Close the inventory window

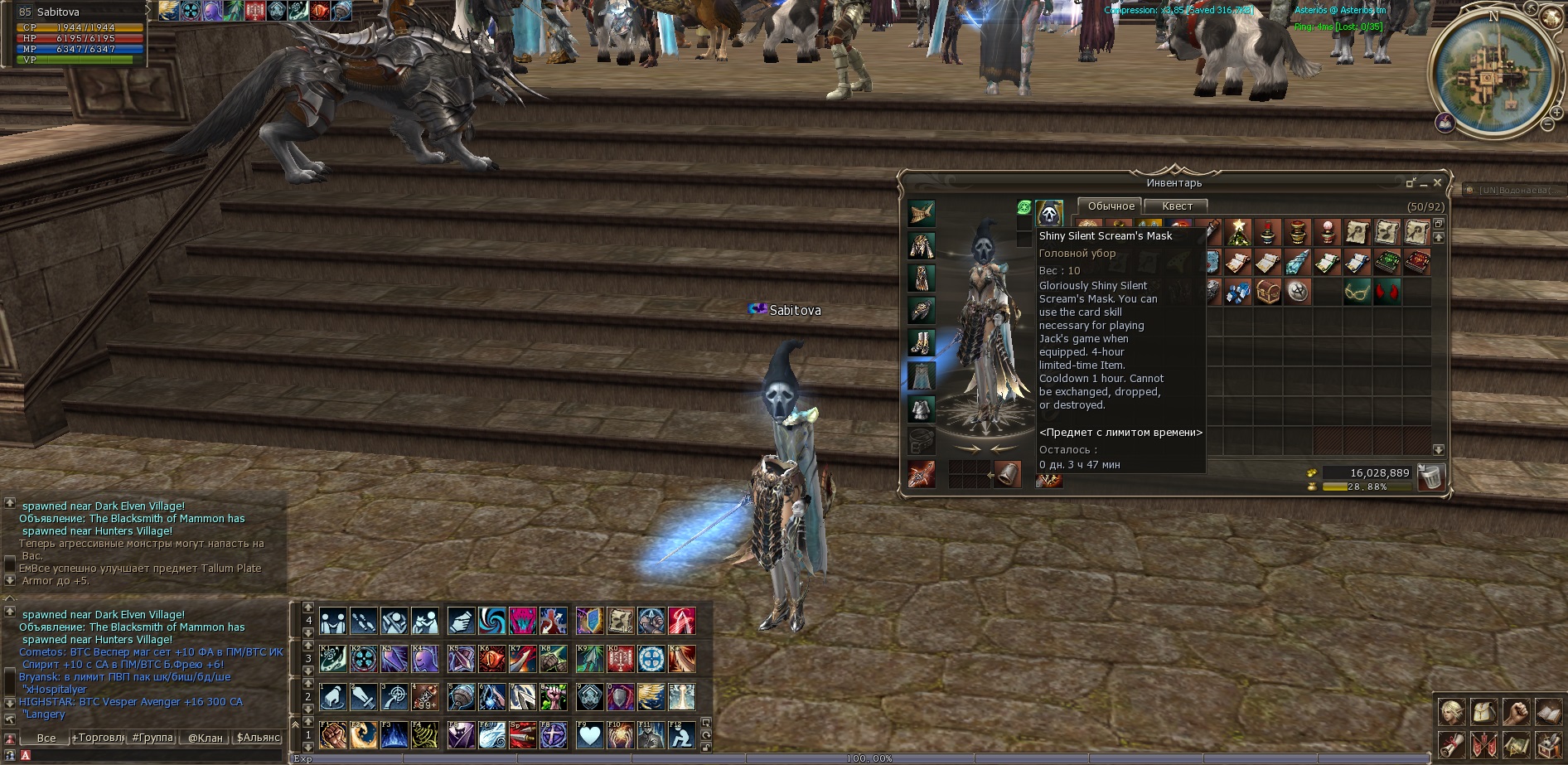[1438, 182]
